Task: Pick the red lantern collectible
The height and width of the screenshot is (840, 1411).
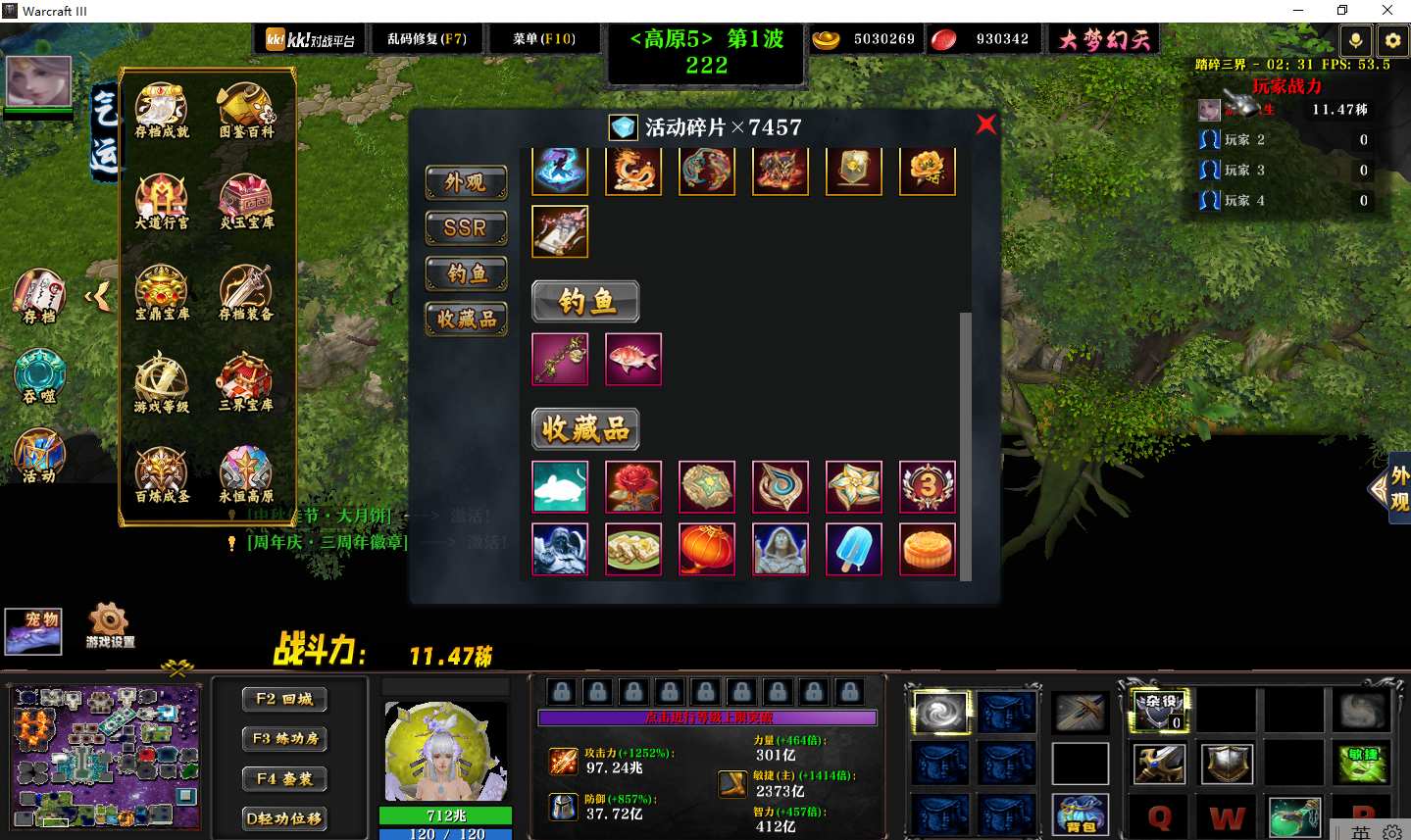Action: point(707,549)
